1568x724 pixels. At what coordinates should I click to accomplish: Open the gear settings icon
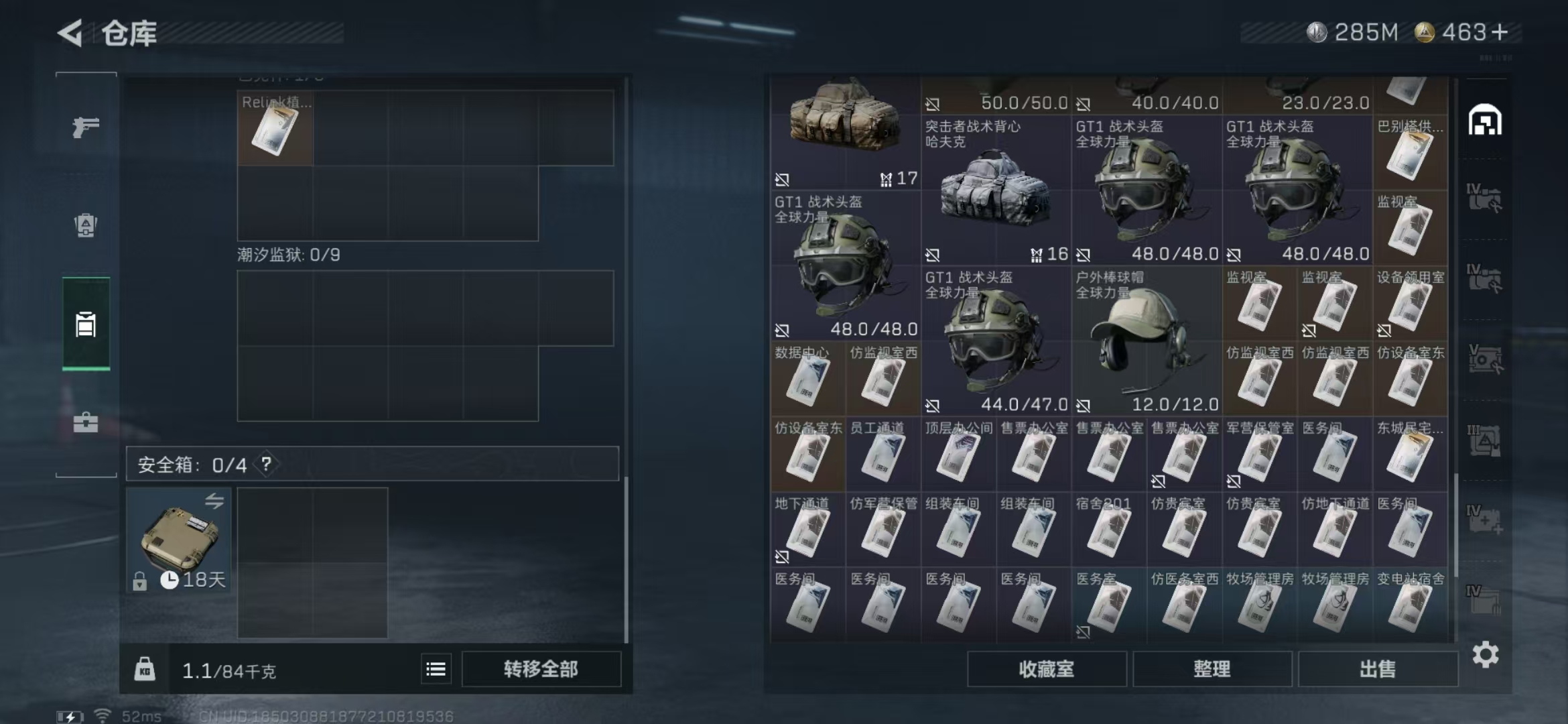tap(1485, 654)
